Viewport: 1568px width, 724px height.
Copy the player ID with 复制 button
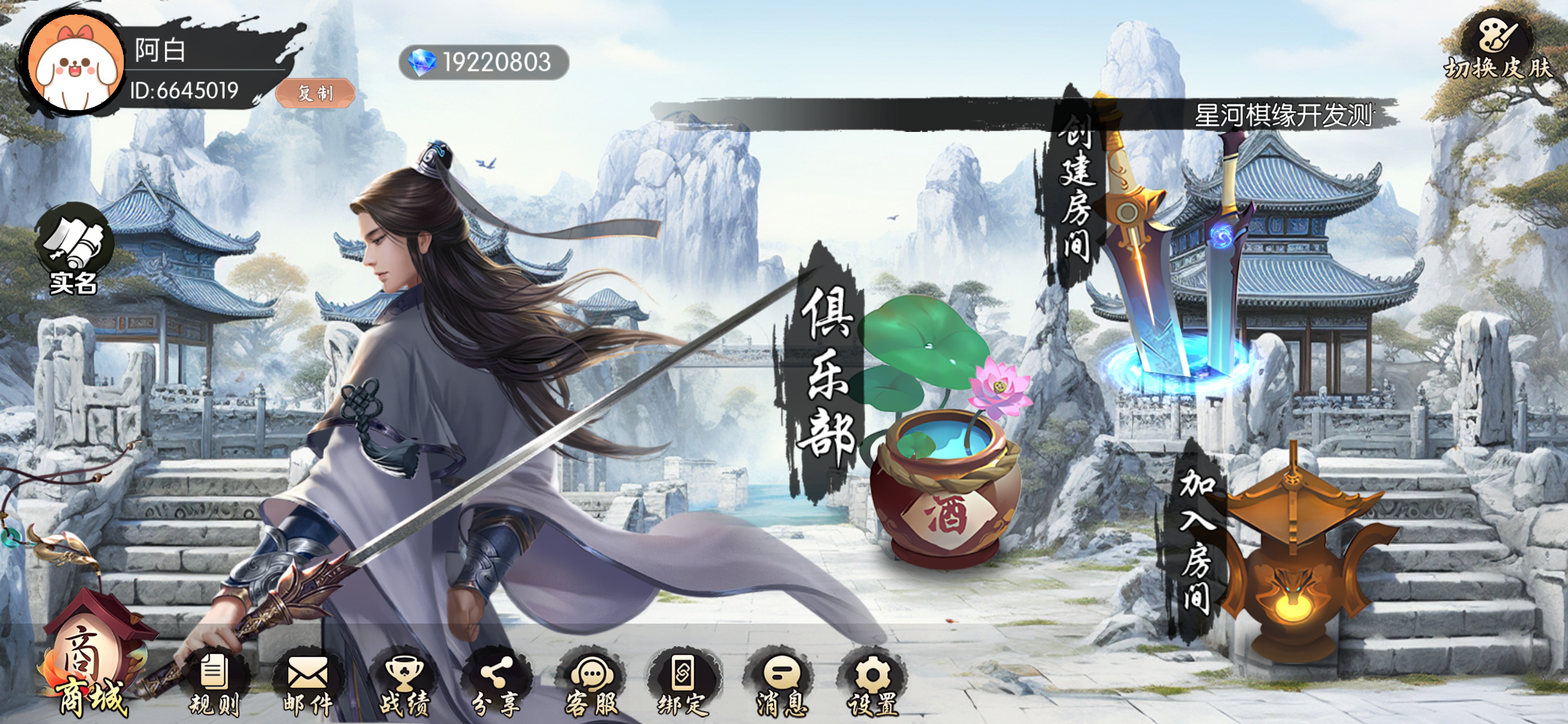(x=315, y=93)
